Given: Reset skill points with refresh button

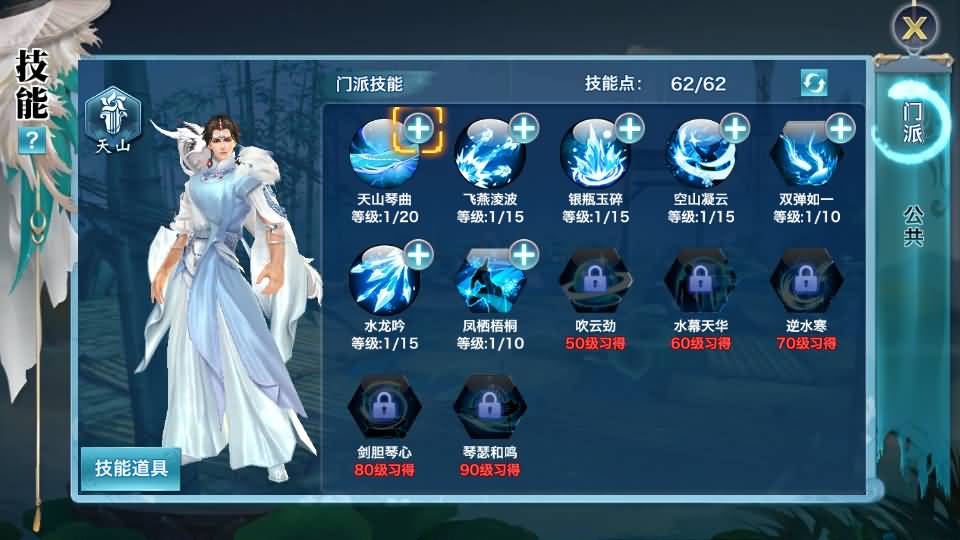Looking at the screenshot, I should [814, 83].
